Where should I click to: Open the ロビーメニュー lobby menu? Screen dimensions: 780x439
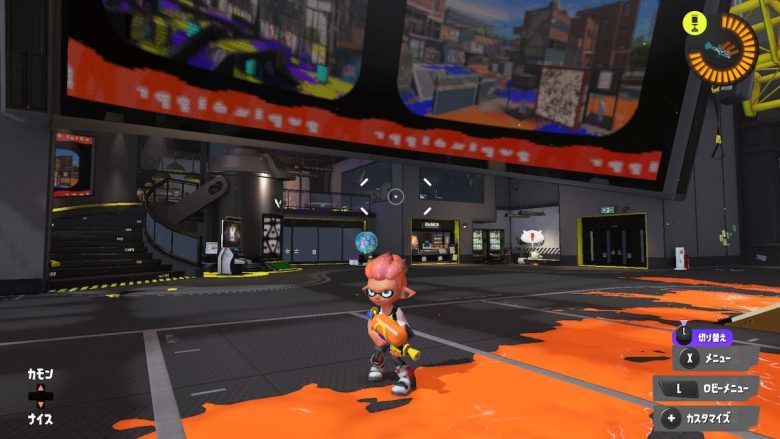706,388
